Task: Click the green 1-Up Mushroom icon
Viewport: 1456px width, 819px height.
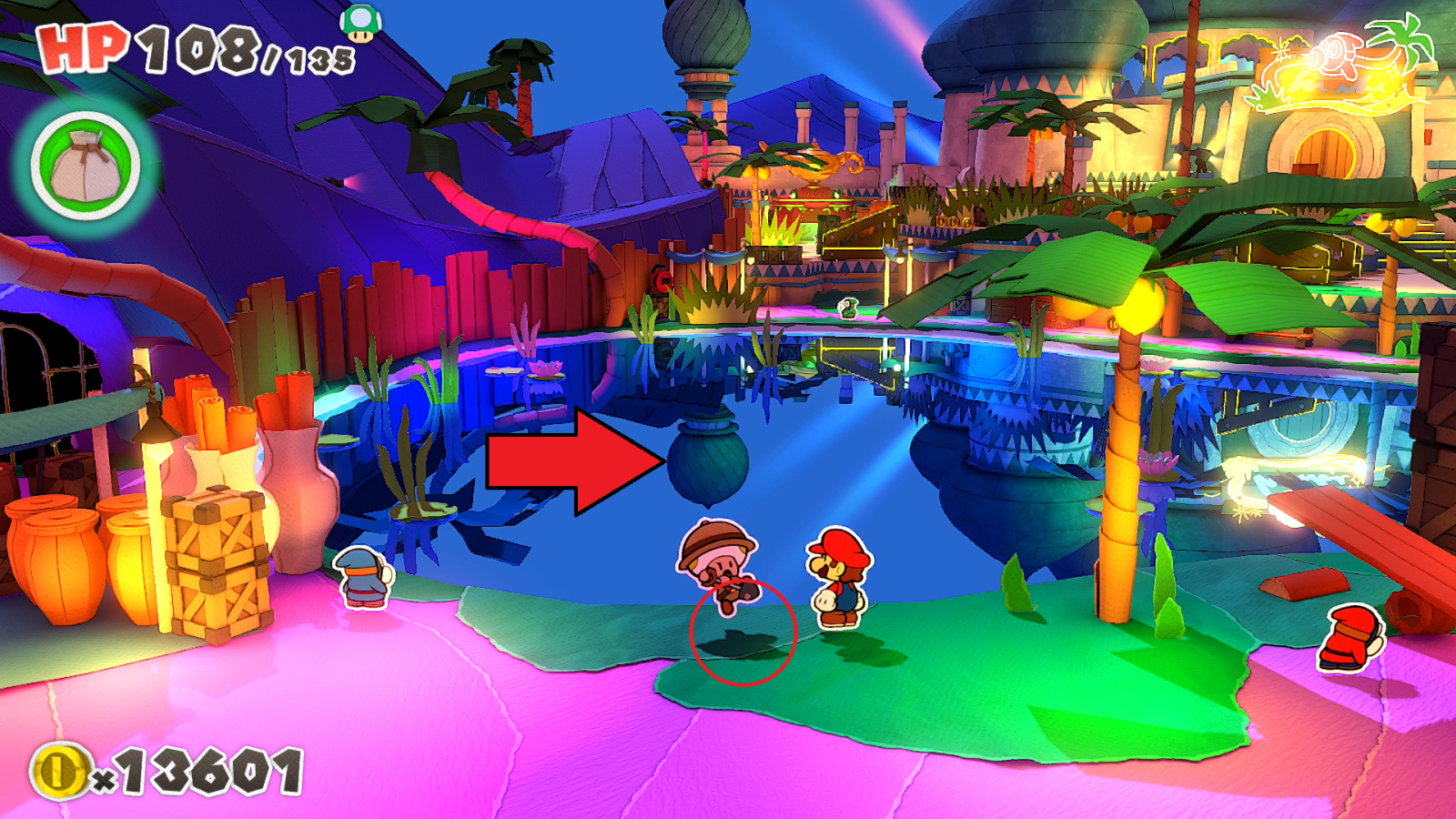Action: (x=362, y=22)
